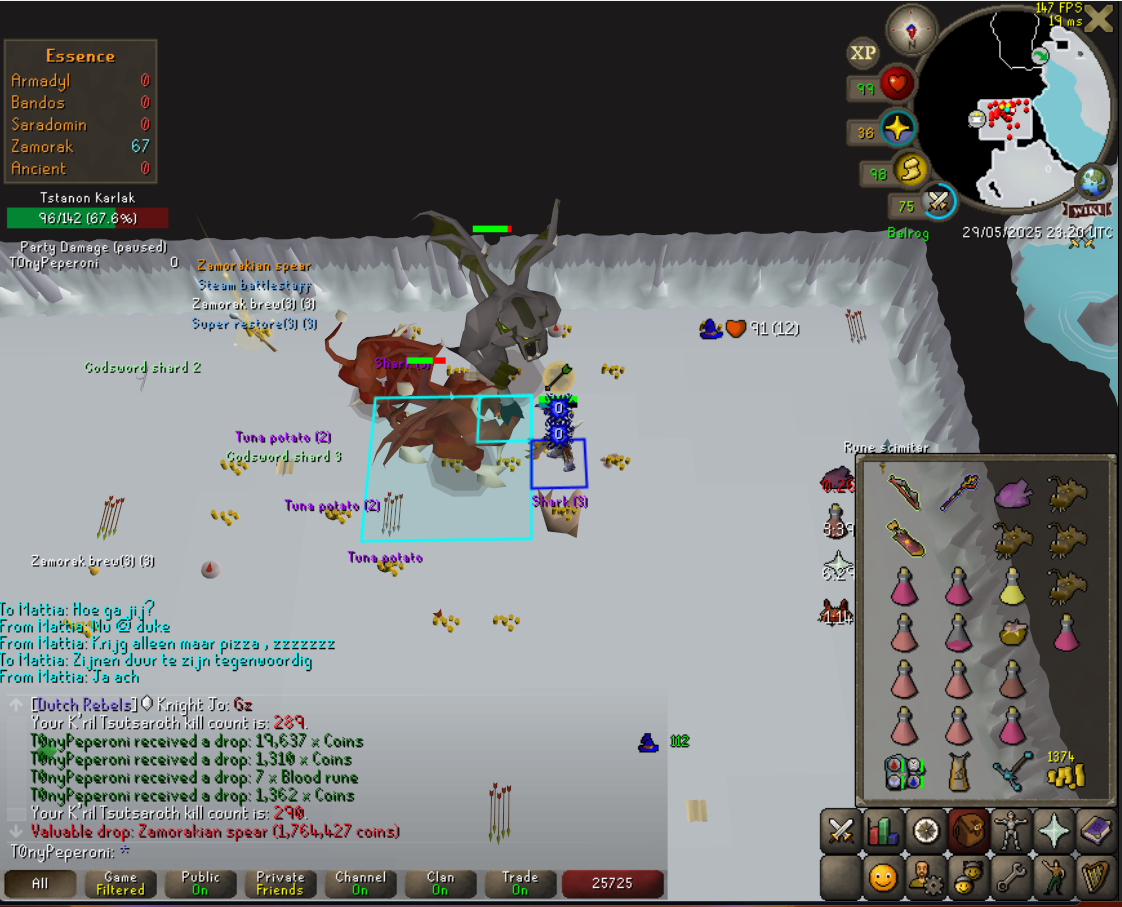The height and width of the screenshot is (907, 1122).
Task: Use the special attack orb
Action: 938,203
